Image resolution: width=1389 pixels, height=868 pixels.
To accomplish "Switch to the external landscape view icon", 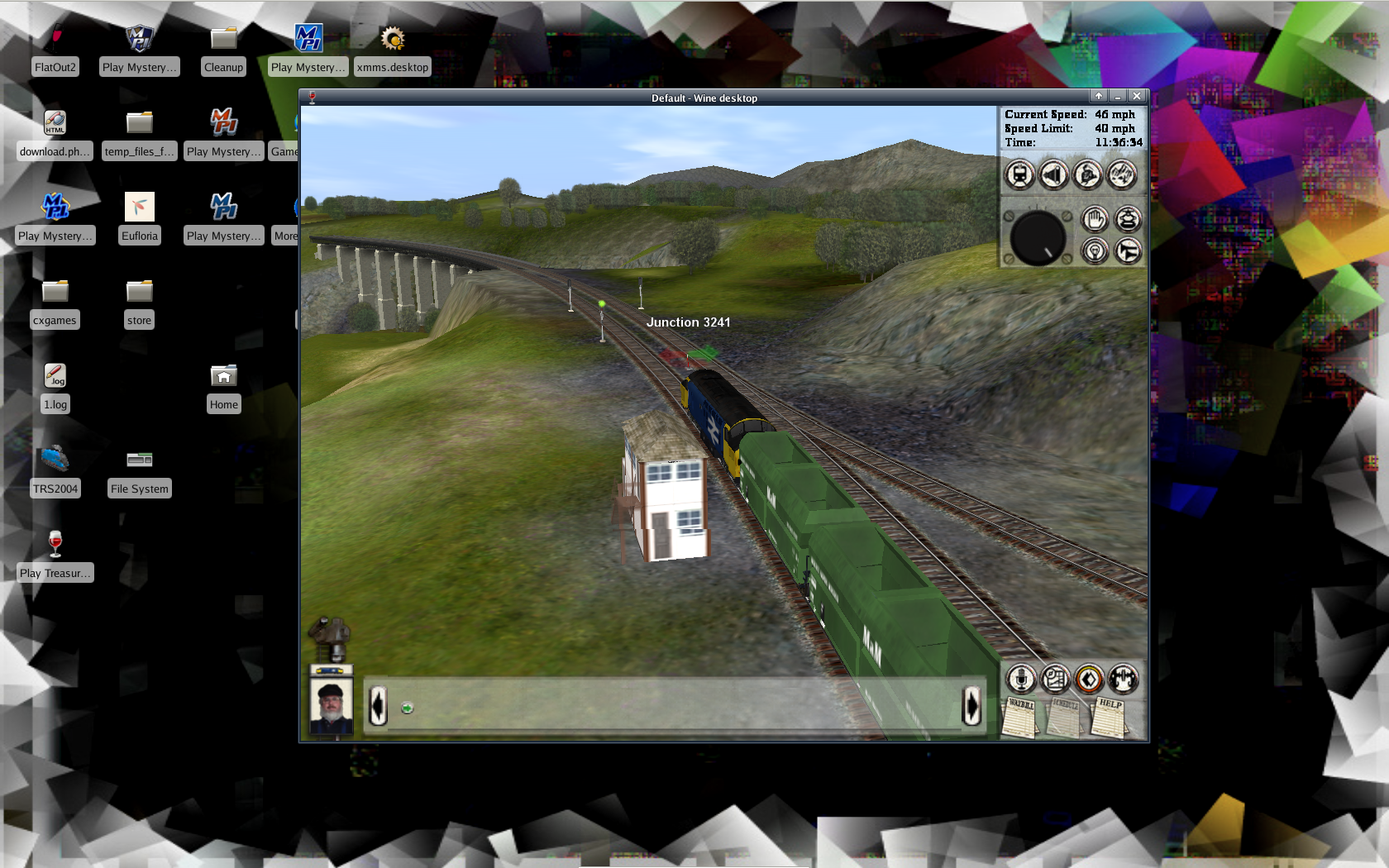I will 1122,175.
